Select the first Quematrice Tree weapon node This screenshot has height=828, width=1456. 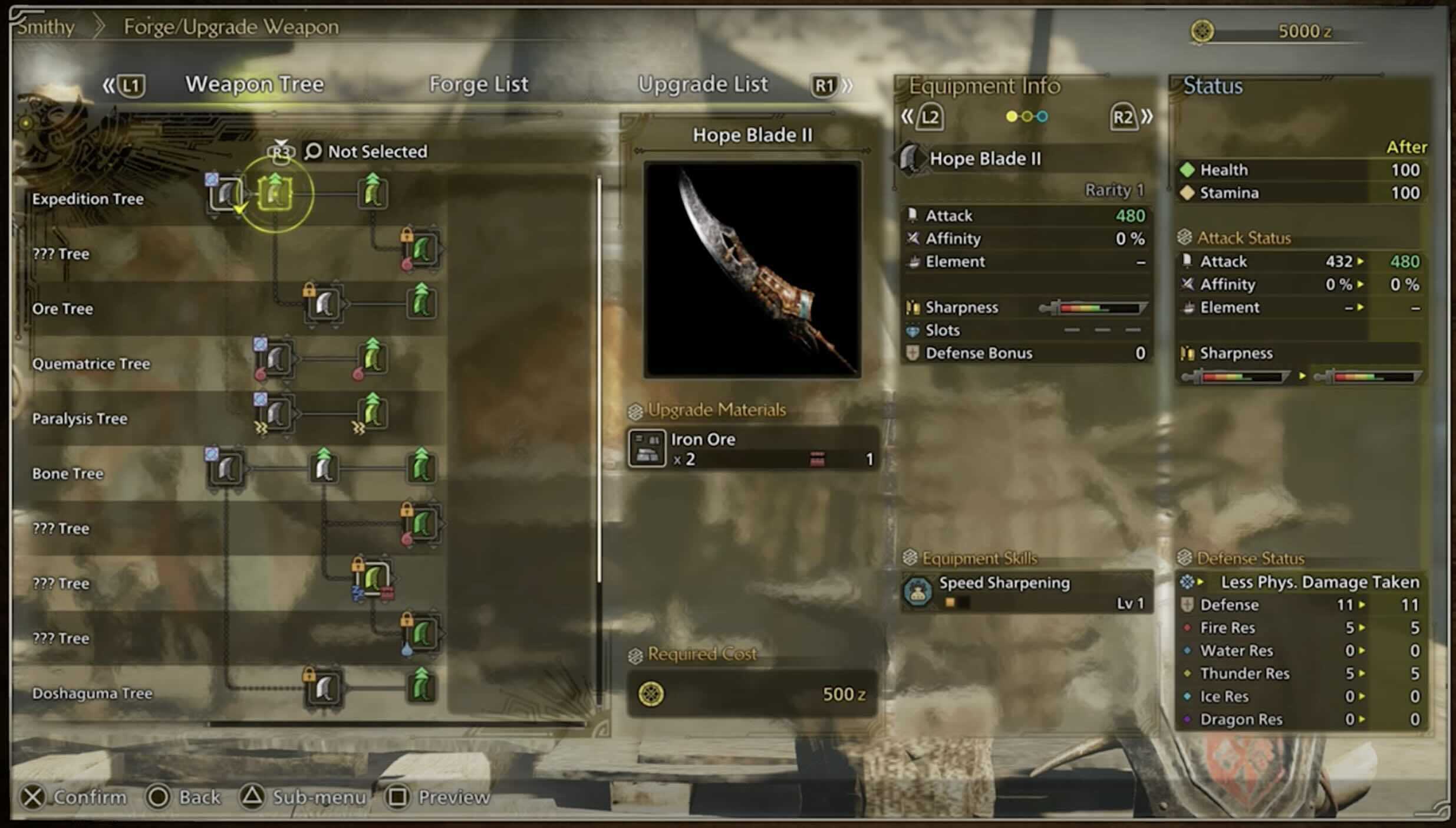click(x=276, y=359)
